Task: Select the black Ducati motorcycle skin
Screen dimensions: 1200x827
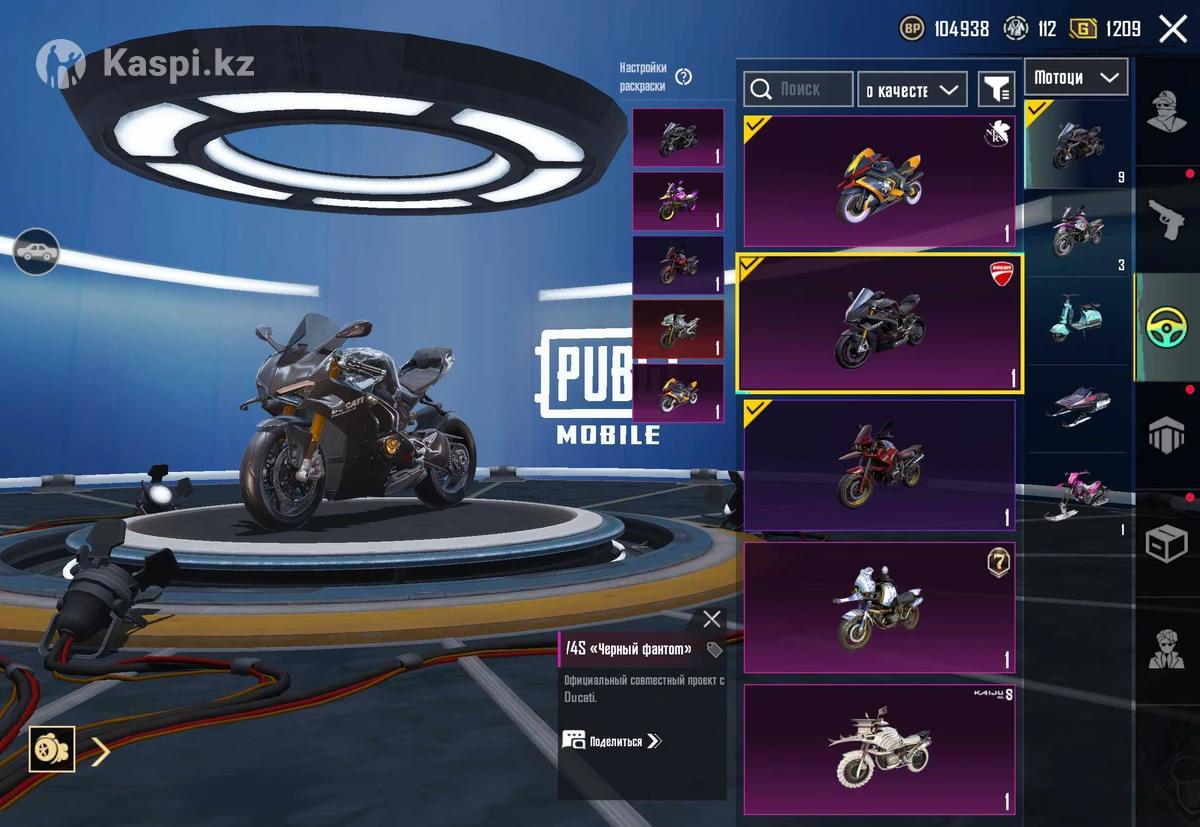Action: 879,323
